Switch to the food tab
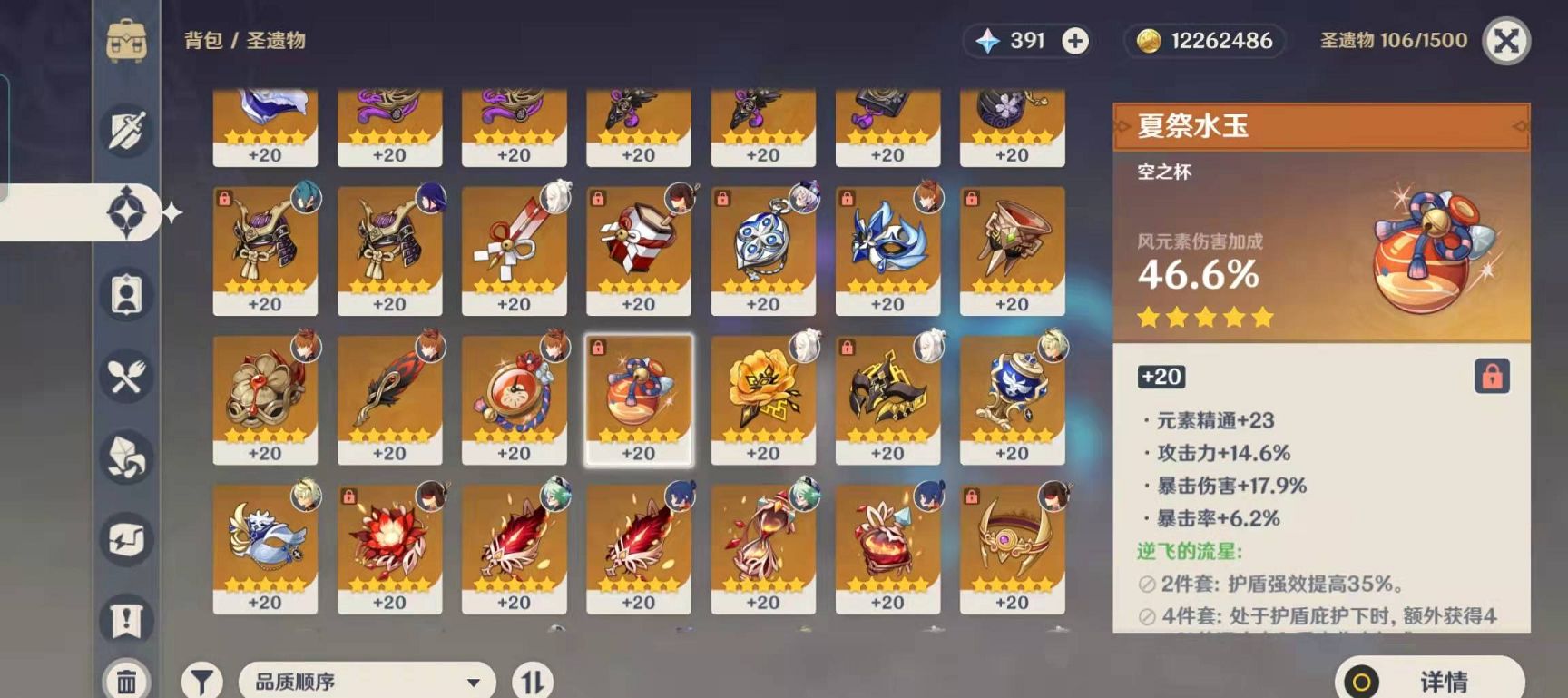1568x698 pixels. click(x=126, y=376)
